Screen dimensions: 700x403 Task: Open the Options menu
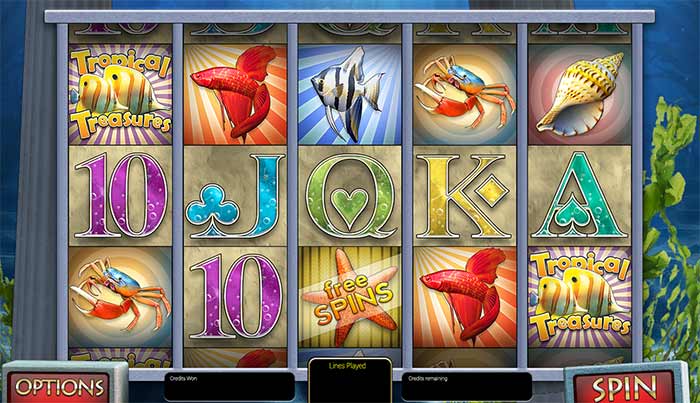(x=61, y=386)
